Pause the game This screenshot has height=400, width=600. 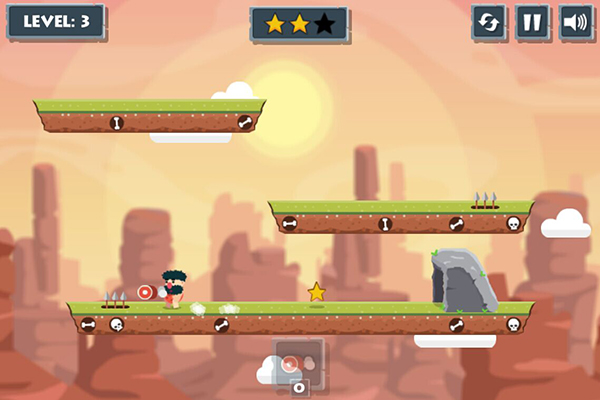pyautogui.click(x=533, y=23)
